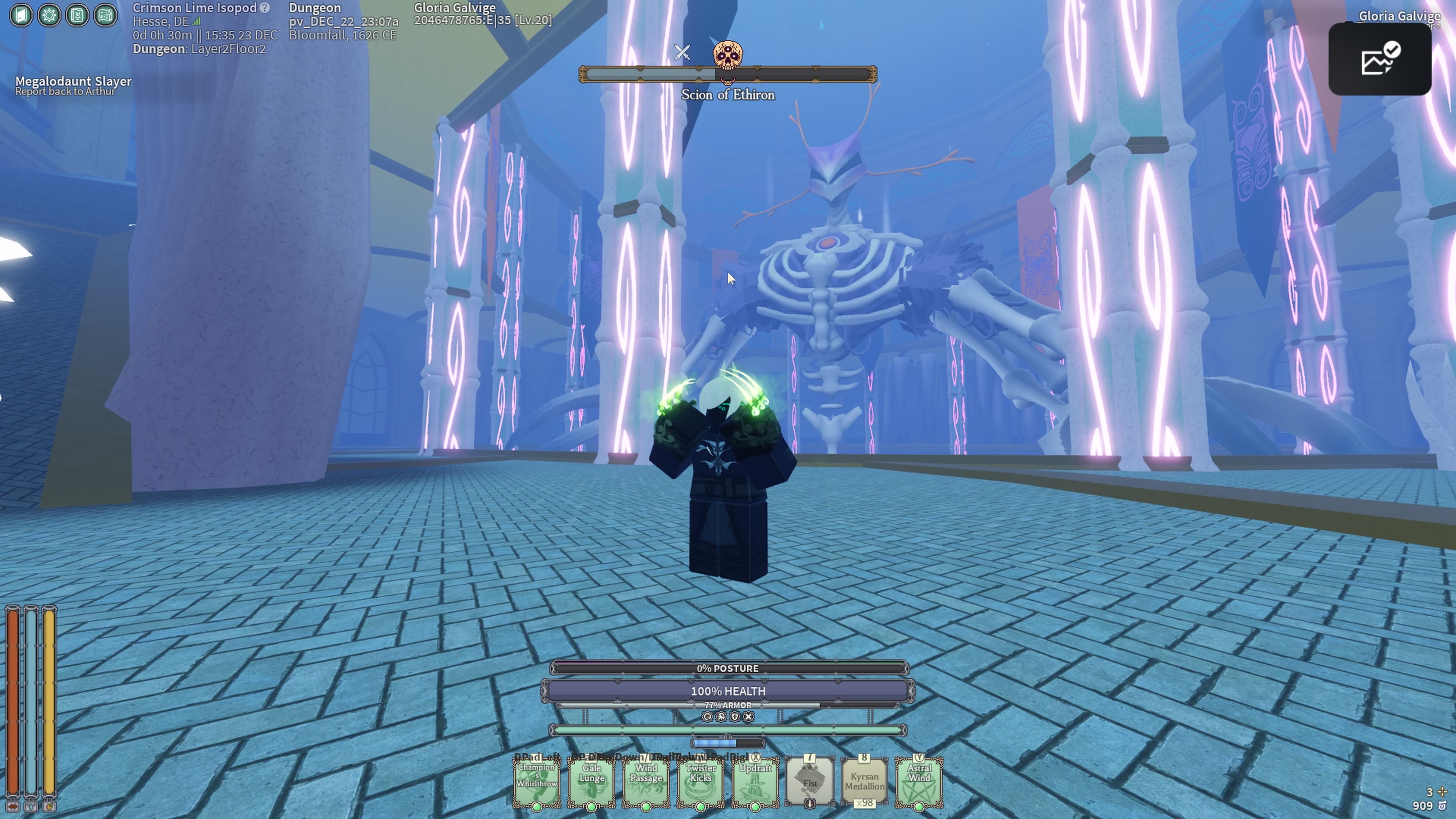Click the screenshot-saved overlay notification
Viewport: 1456px width, 819px height.
click(x=1379, y=60)
